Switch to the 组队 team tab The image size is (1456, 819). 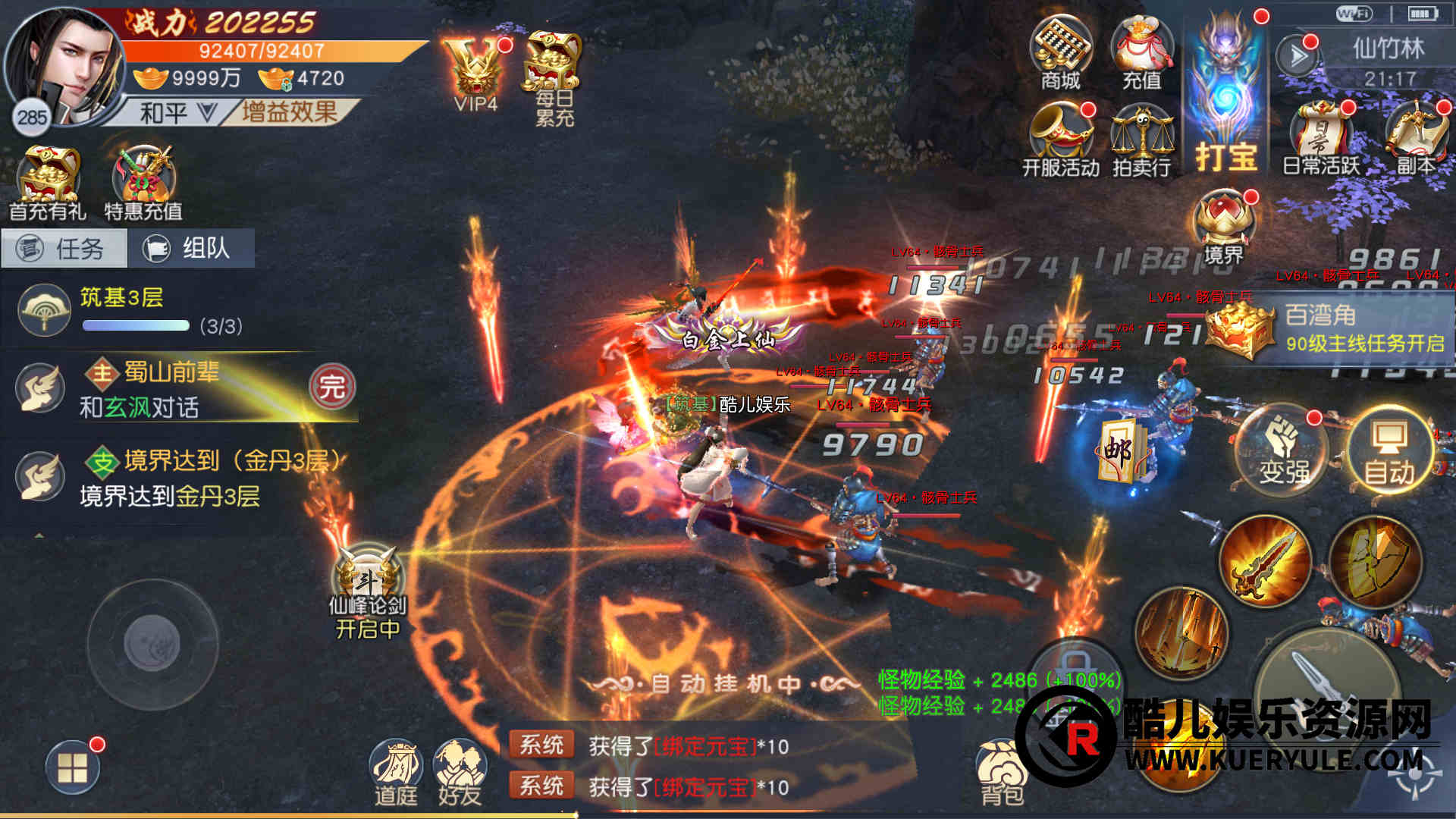[191, 249]
